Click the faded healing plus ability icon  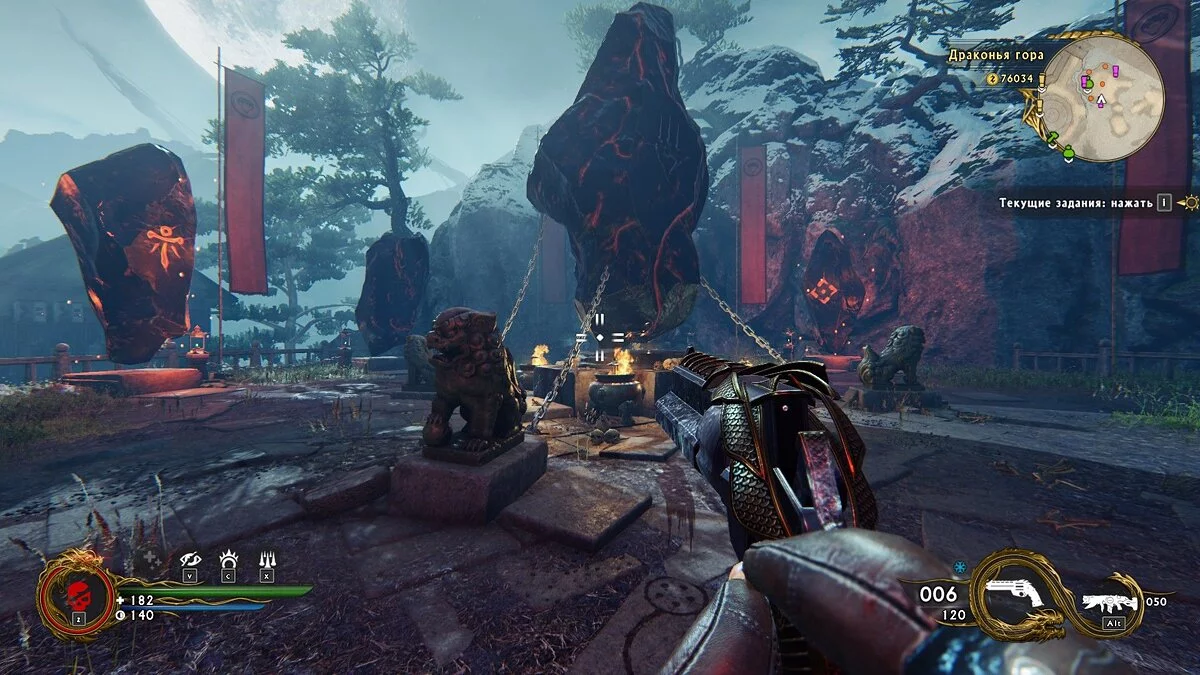point(150,560)
